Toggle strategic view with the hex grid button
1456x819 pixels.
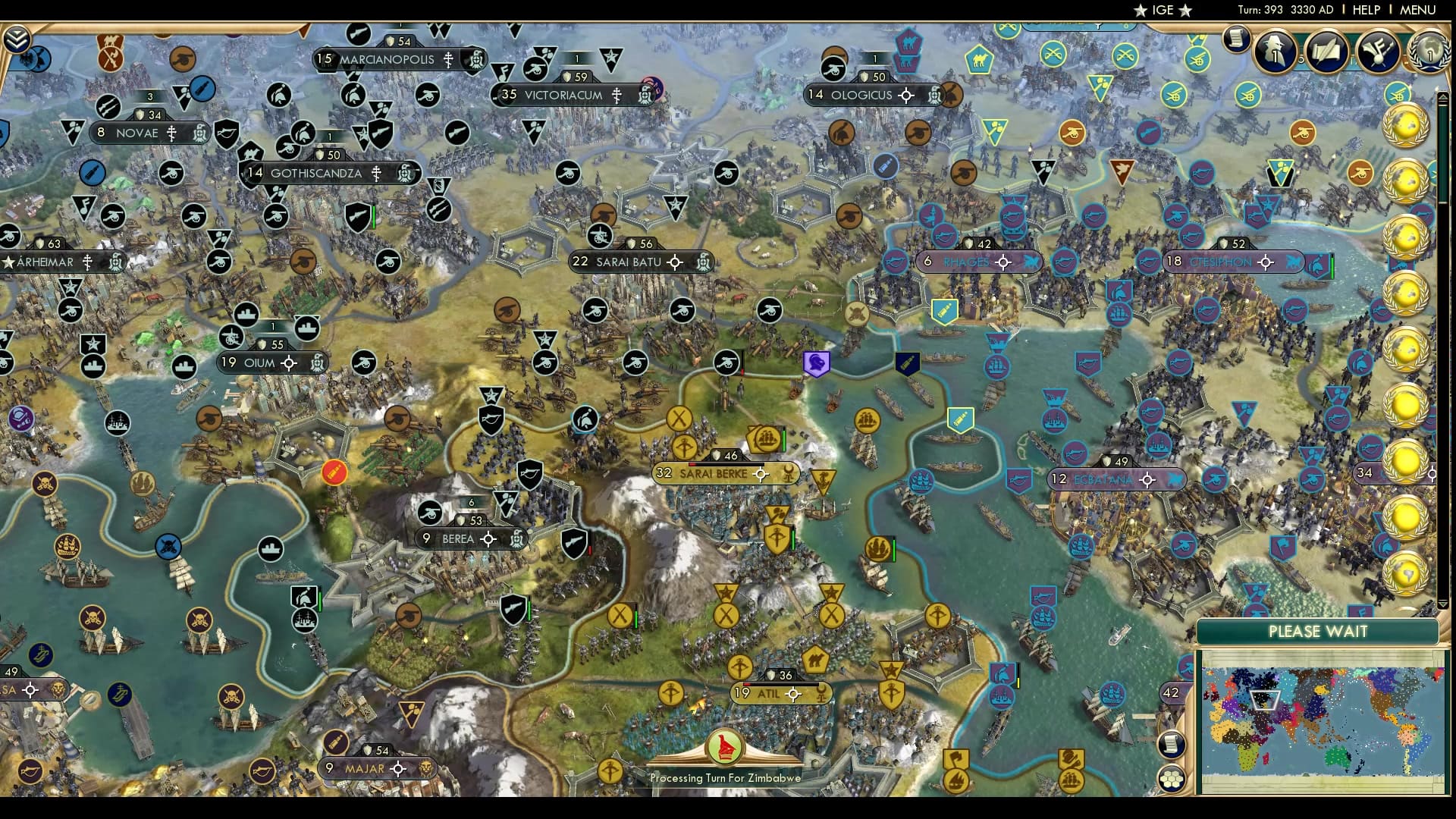(1172, 780)
